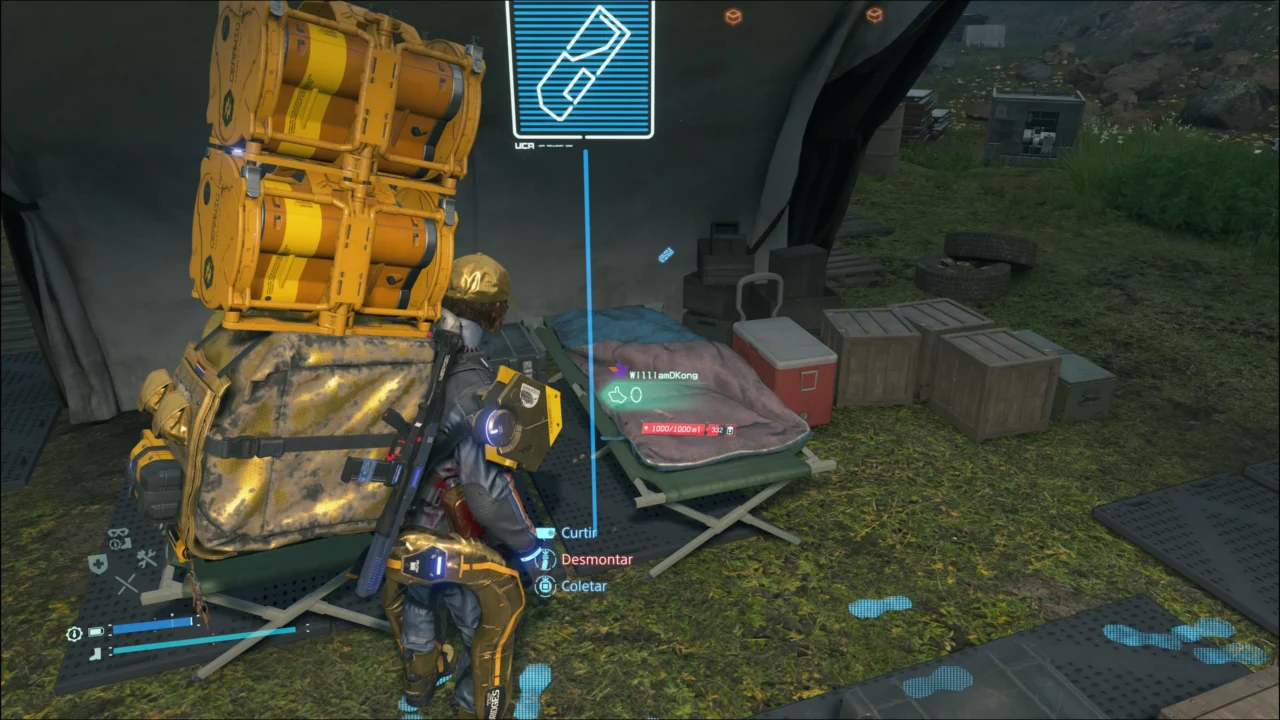Click the WilliamDKong player name tag
This screenshot has width=1280, height=720.
663,375
